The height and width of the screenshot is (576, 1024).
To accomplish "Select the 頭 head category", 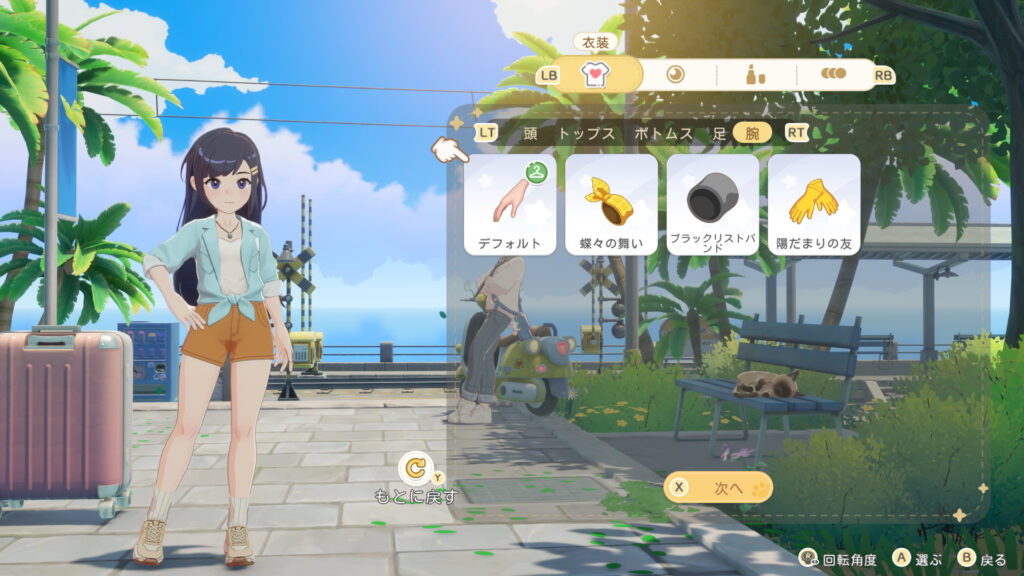I will [x=530, y=133].
